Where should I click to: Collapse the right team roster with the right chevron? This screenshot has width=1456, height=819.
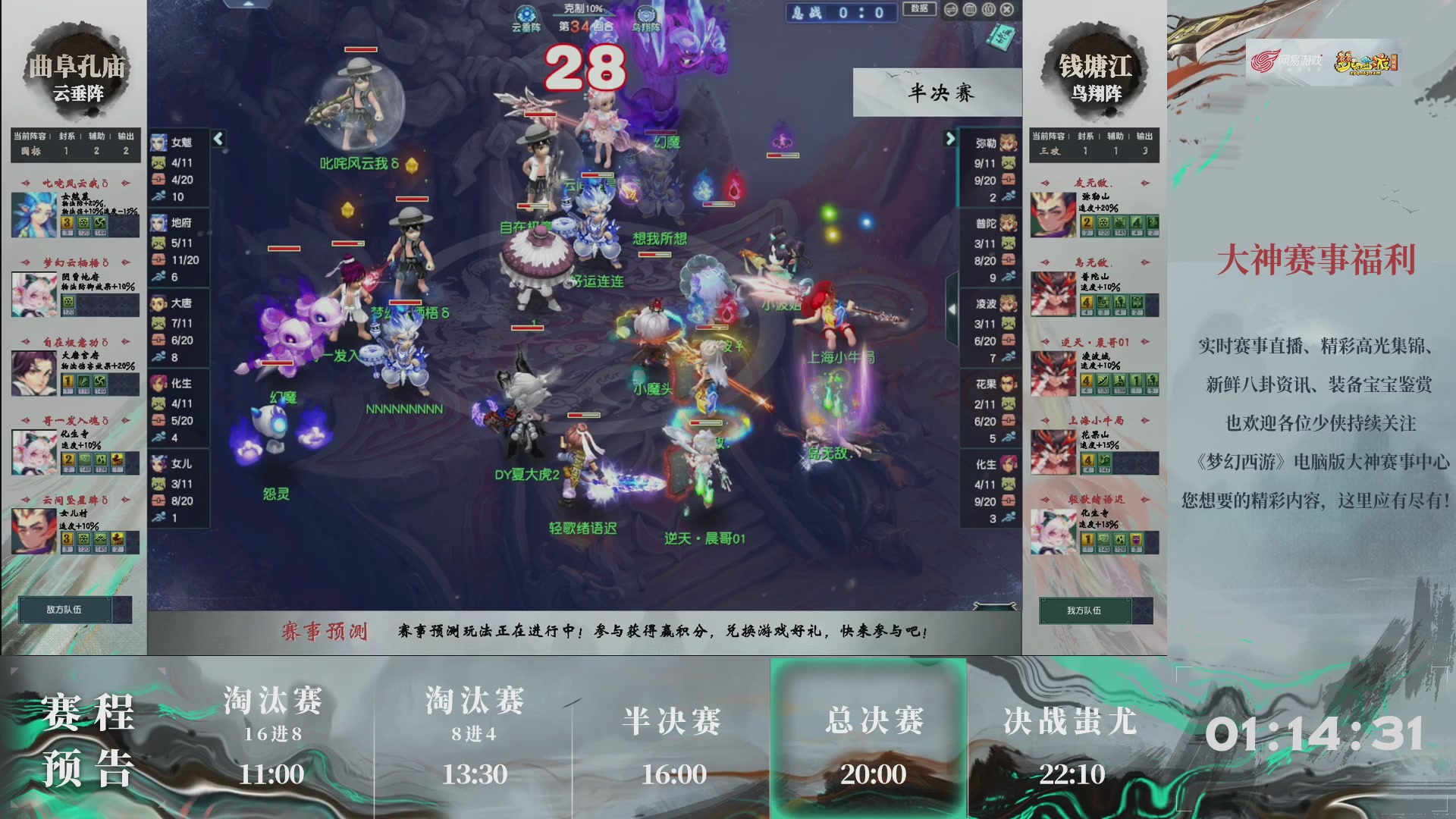tap(950, 139)
